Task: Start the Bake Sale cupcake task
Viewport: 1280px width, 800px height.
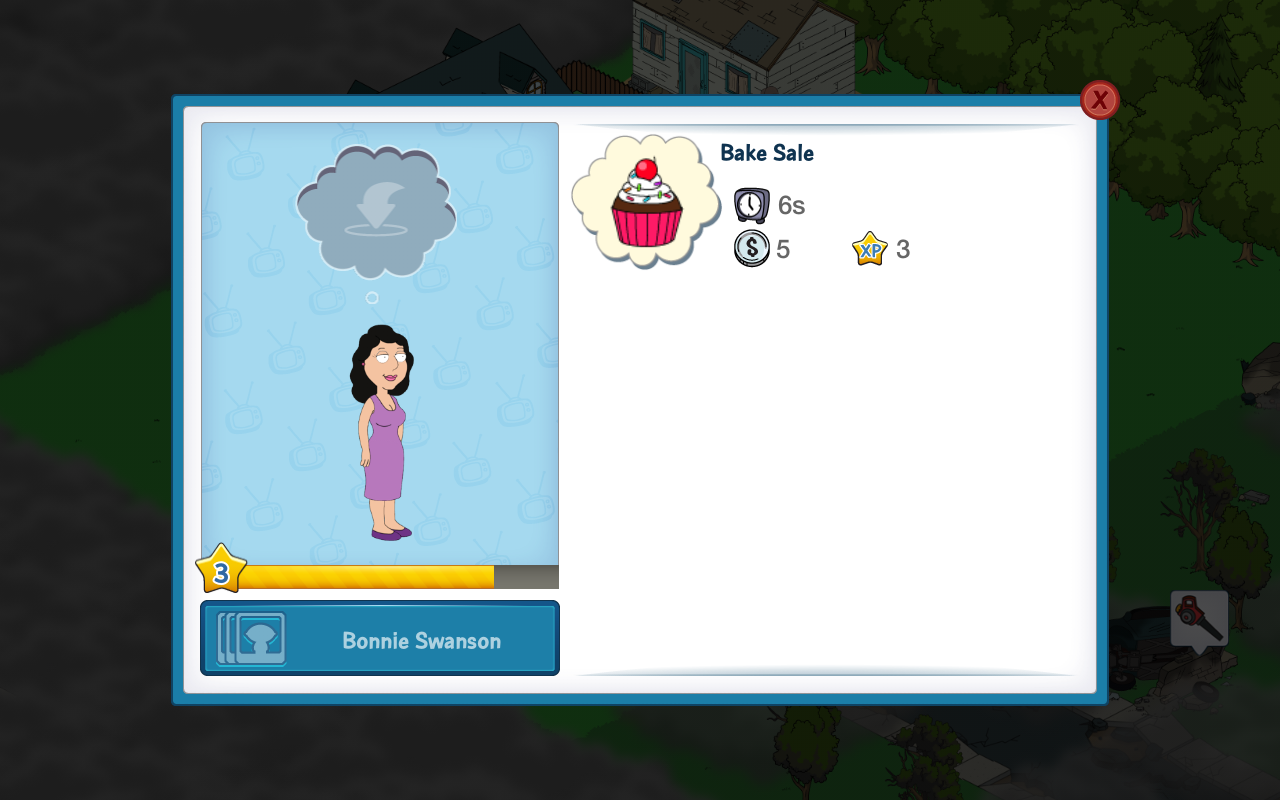Action: (x=646, y=202)
